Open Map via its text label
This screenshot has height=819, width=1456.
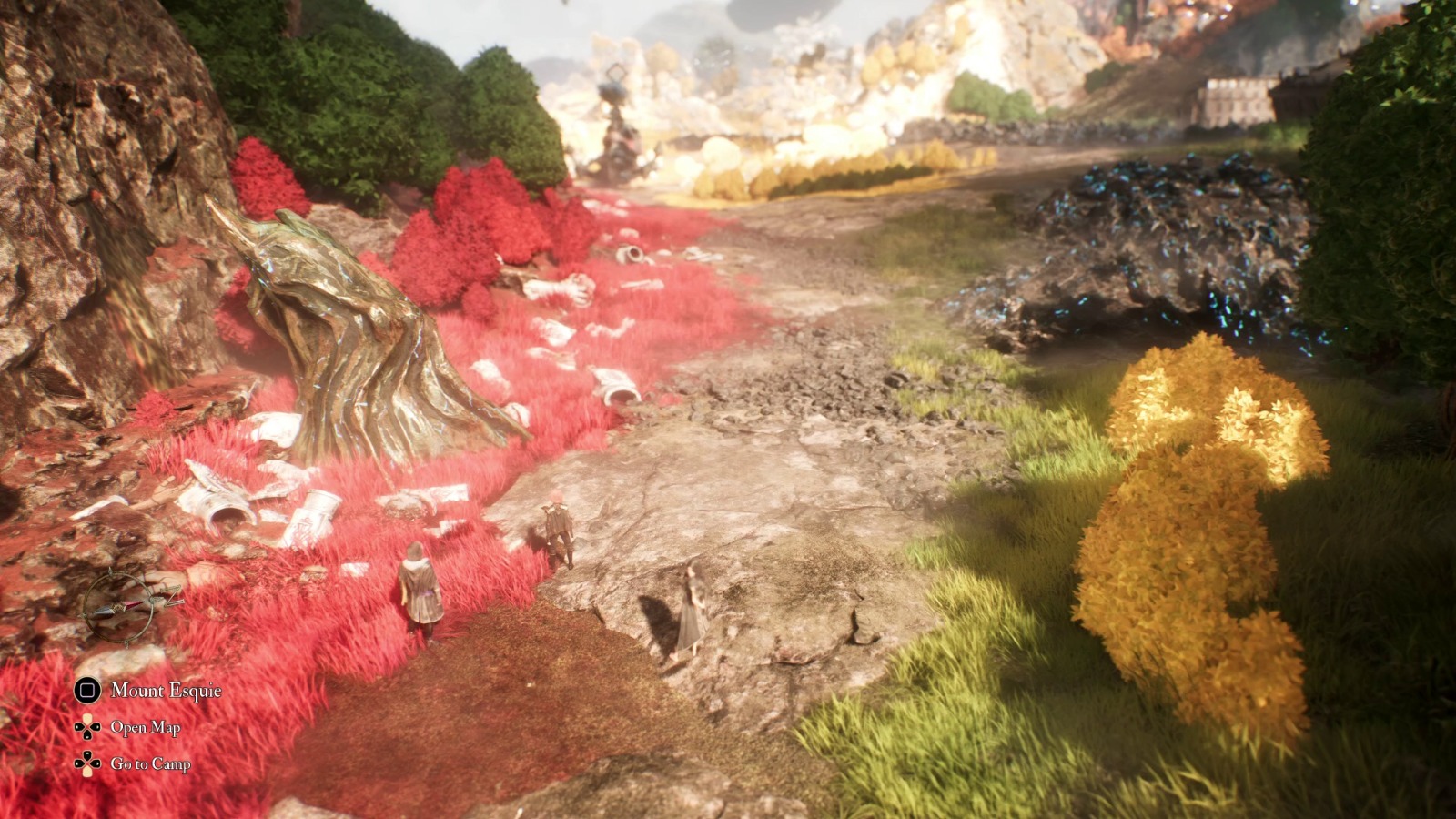tap(146, 727)
